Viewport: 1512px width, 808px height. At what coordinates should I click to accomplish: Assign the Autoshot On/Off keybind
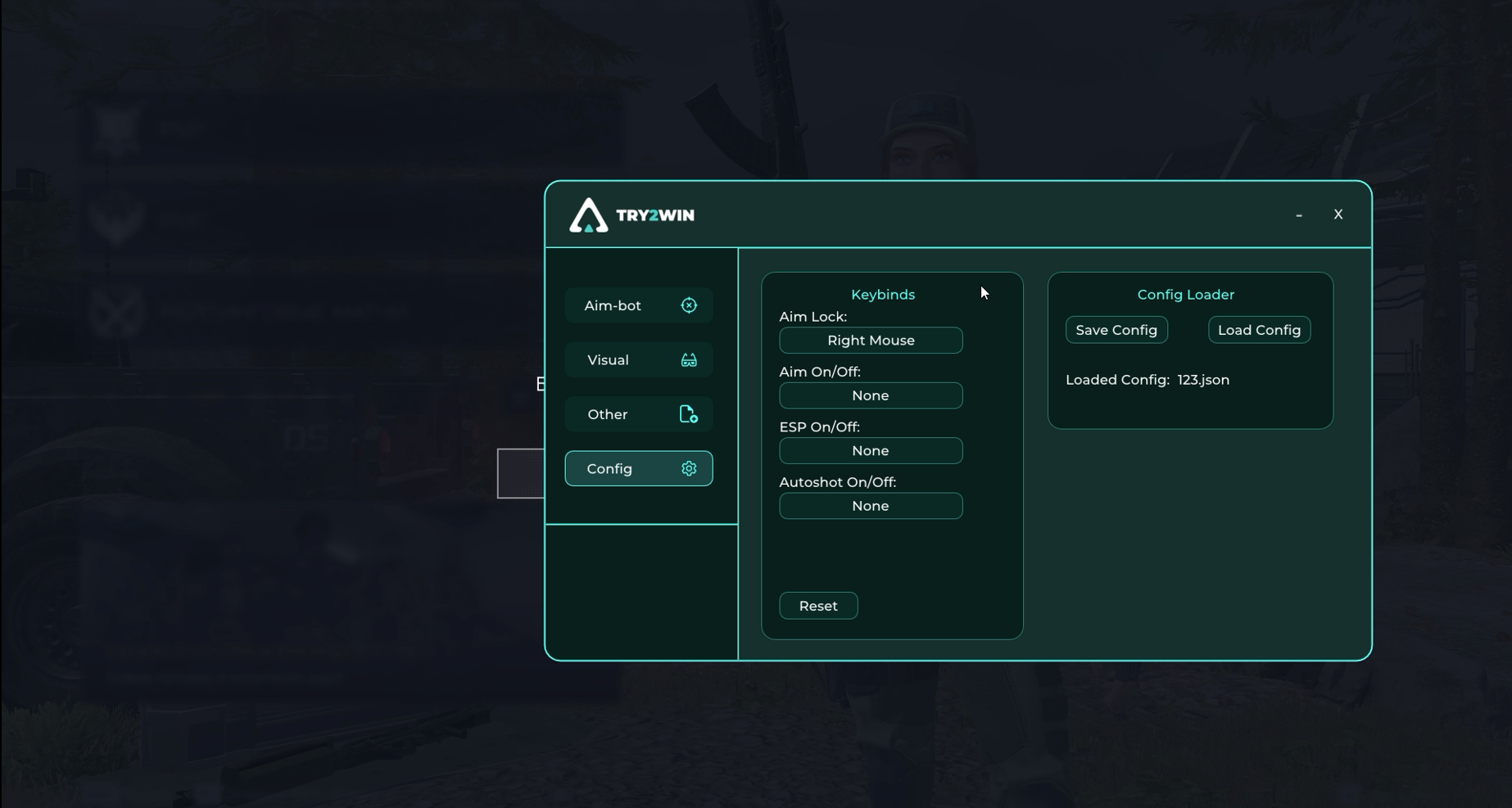click(871, 506)
